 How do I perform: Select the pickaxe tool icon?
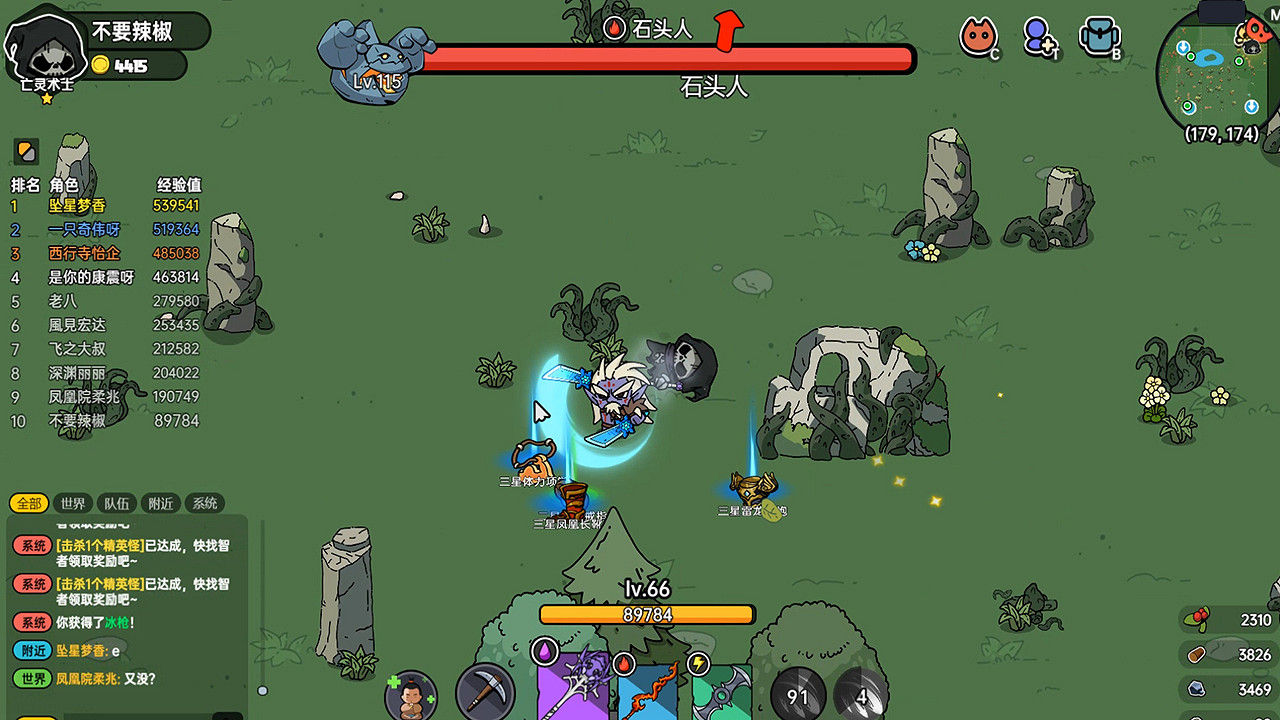coord(484,691)
